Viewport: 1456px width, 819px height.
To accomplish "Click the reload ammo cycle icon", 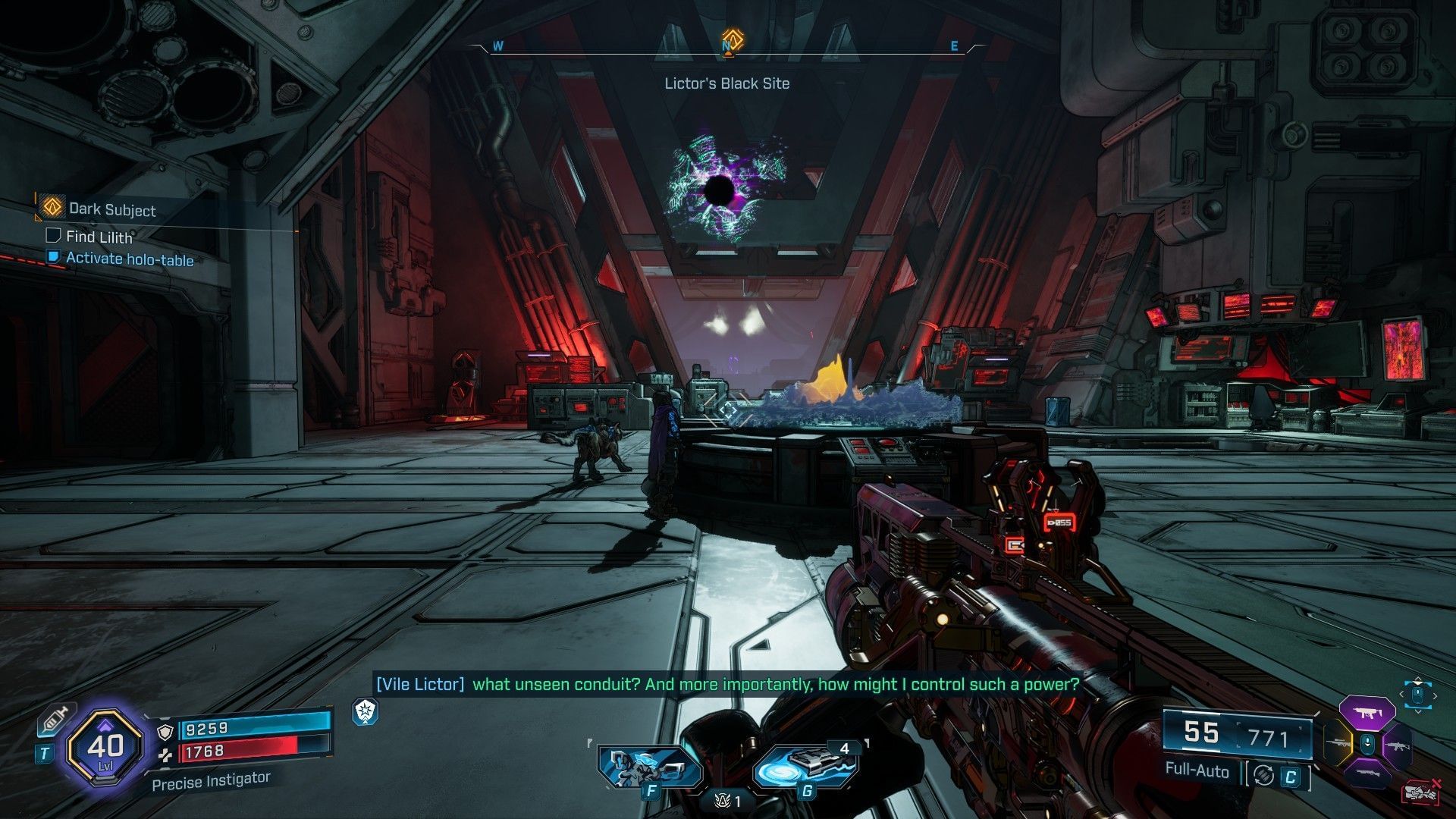I will click(1263, 775).
